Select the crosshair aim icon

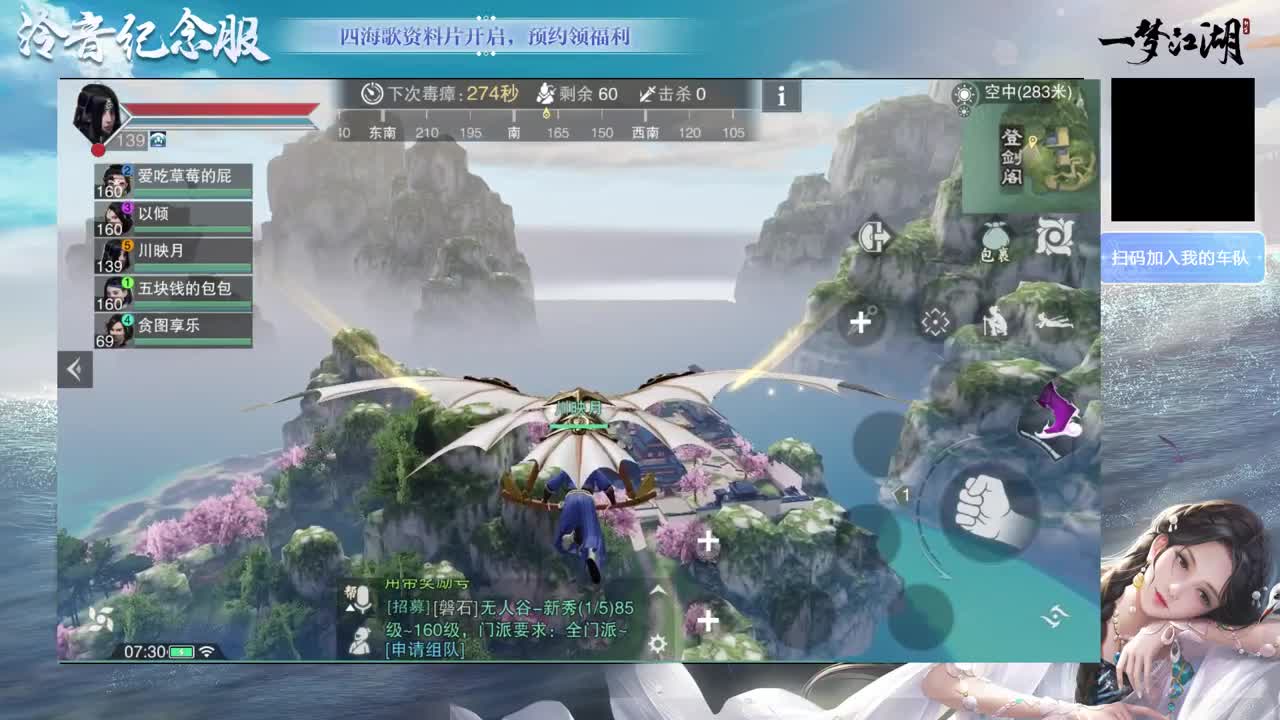pyautogui.click(x=935, y=320)
